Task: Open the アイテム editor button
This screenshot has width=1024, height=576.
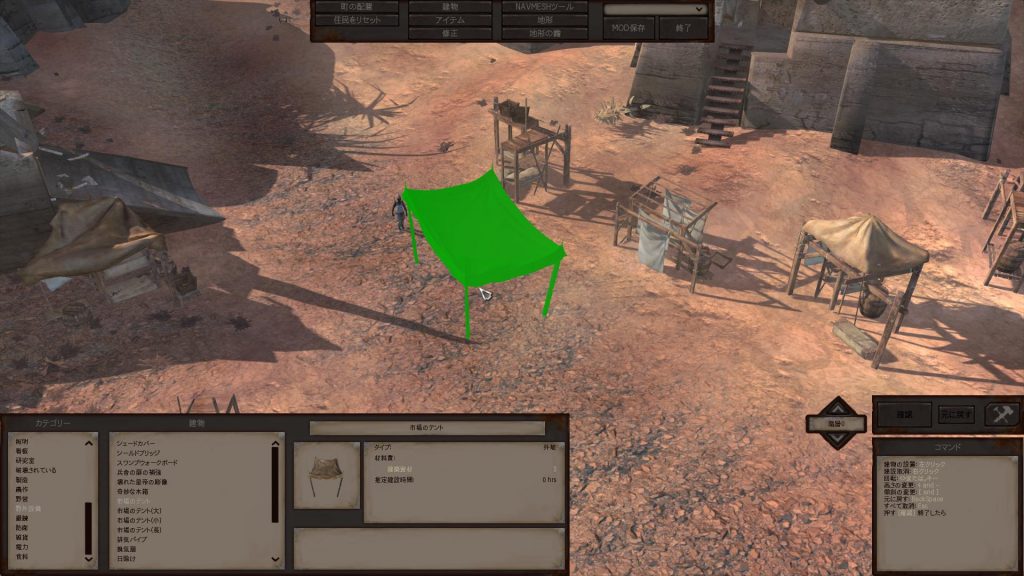Action: point(449,20)
